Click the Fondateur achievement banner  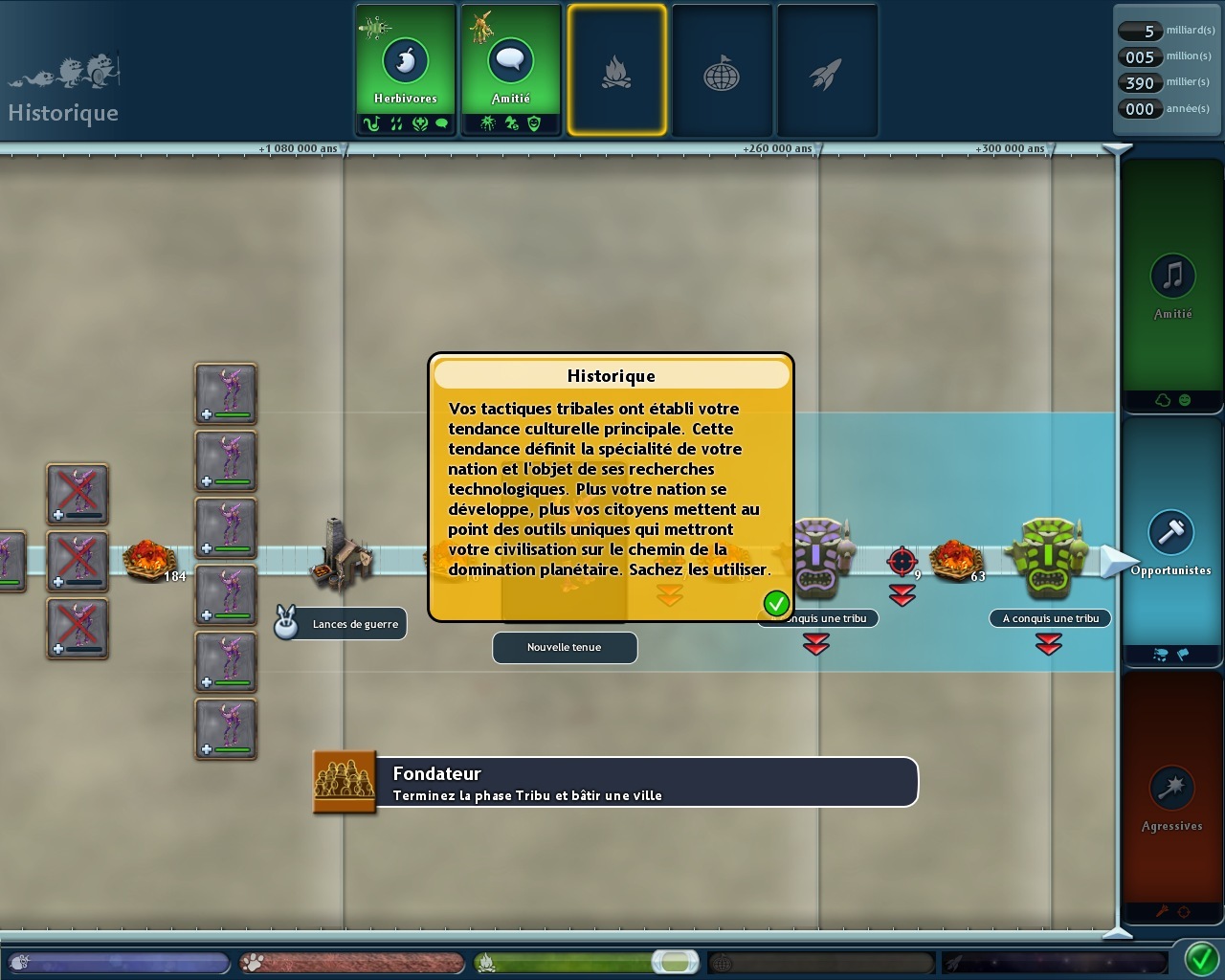(615, 783)
